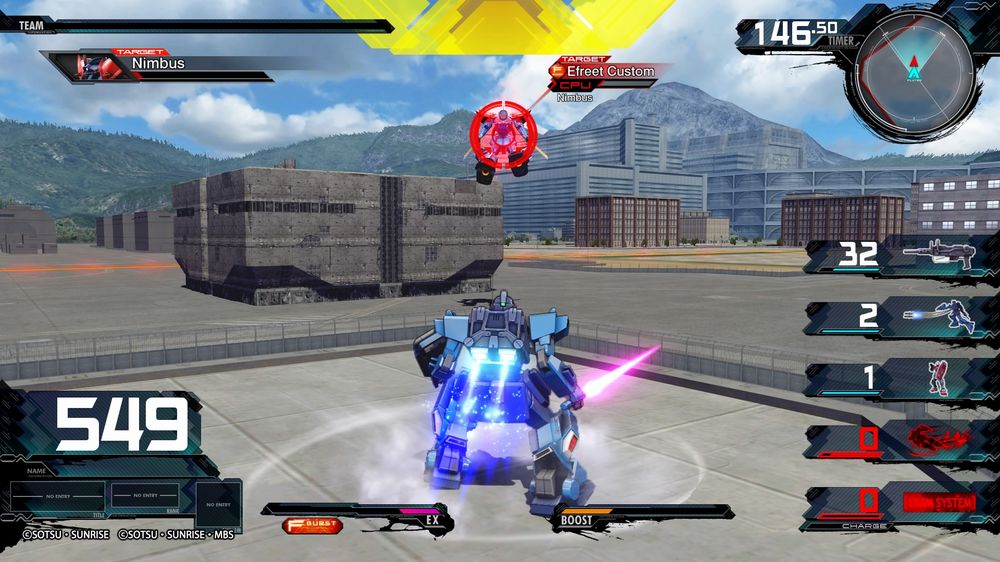Select the red mobile suit assist slot
1000x562 pixels.
pos(900,378)
